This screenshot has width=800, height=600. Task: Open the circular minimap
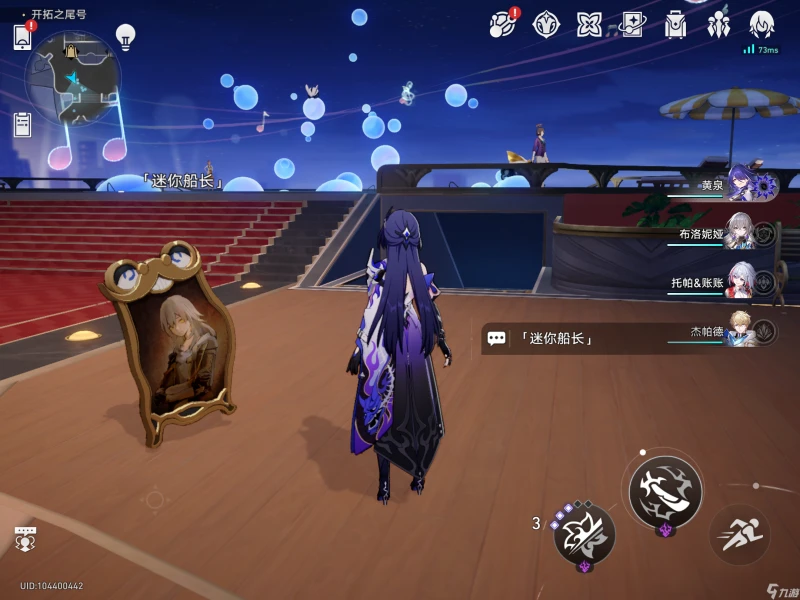tap(72, 78)
